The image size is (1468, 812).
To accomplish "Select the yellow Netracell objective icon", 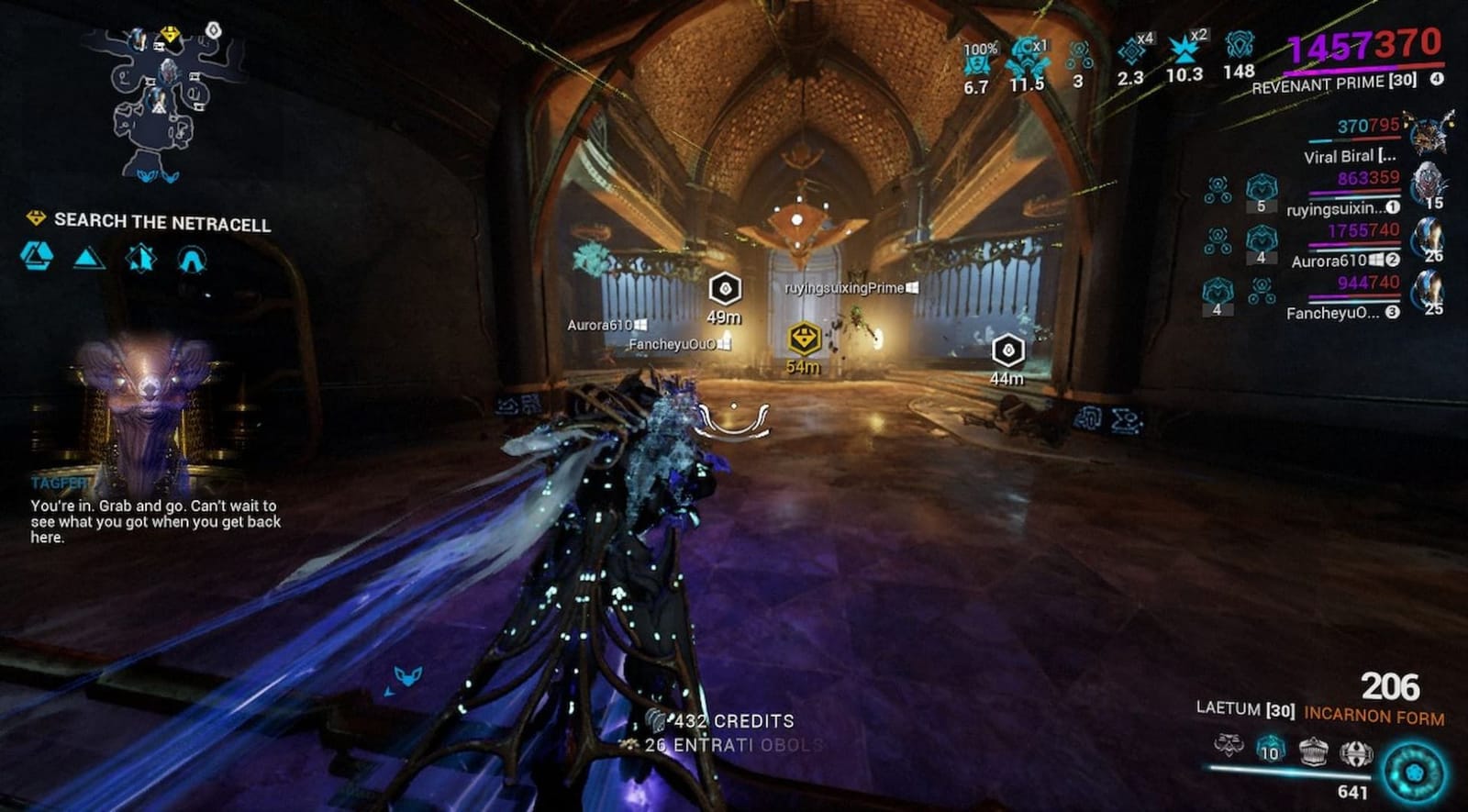I will pyautogui.click(x=35, y=221).
